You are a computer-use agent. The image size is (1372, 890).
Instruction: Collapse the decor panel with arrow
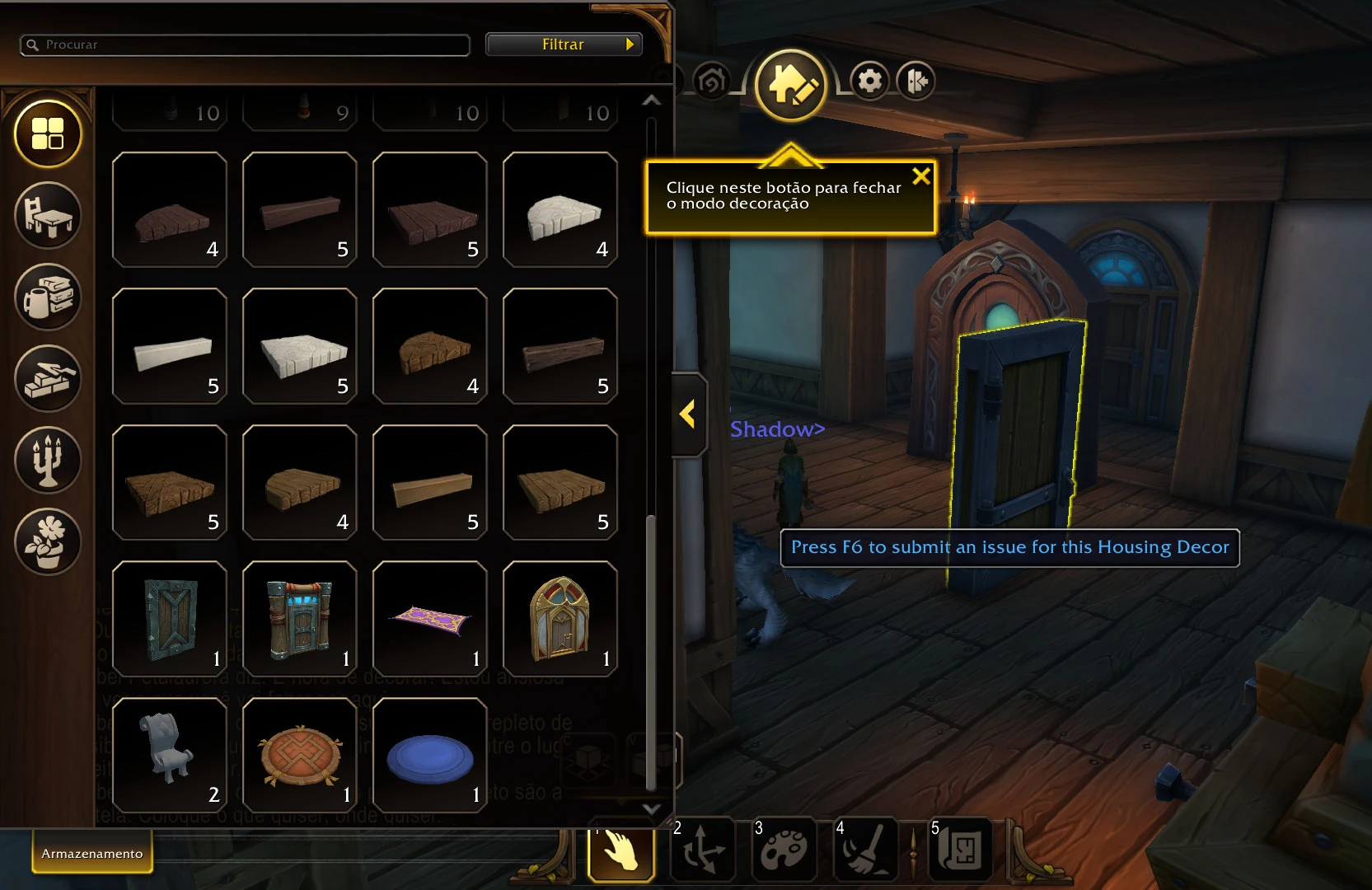point(688,414)
